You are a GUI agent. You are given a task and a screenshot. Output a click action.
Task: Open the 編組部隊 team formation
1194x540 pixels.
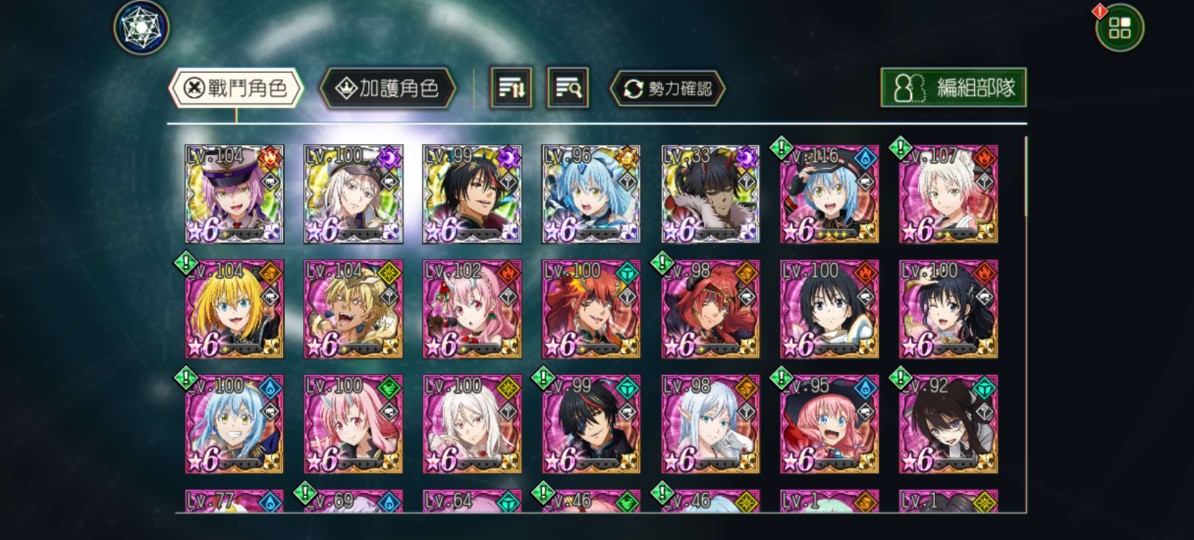pyautogui.click(x=953, y=87)
